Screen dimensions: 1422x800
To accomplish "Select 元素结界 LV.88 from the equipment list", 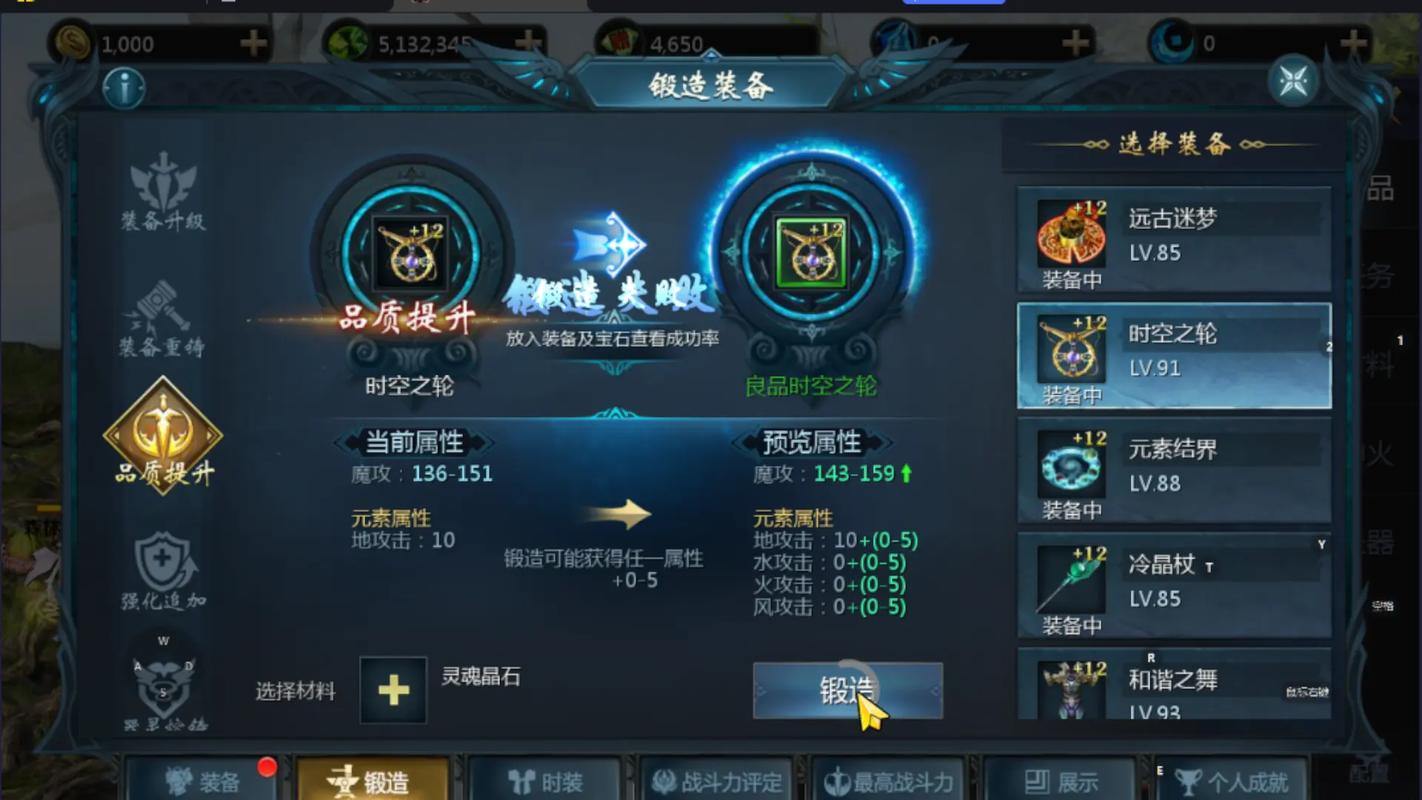I will [1172, 470].
